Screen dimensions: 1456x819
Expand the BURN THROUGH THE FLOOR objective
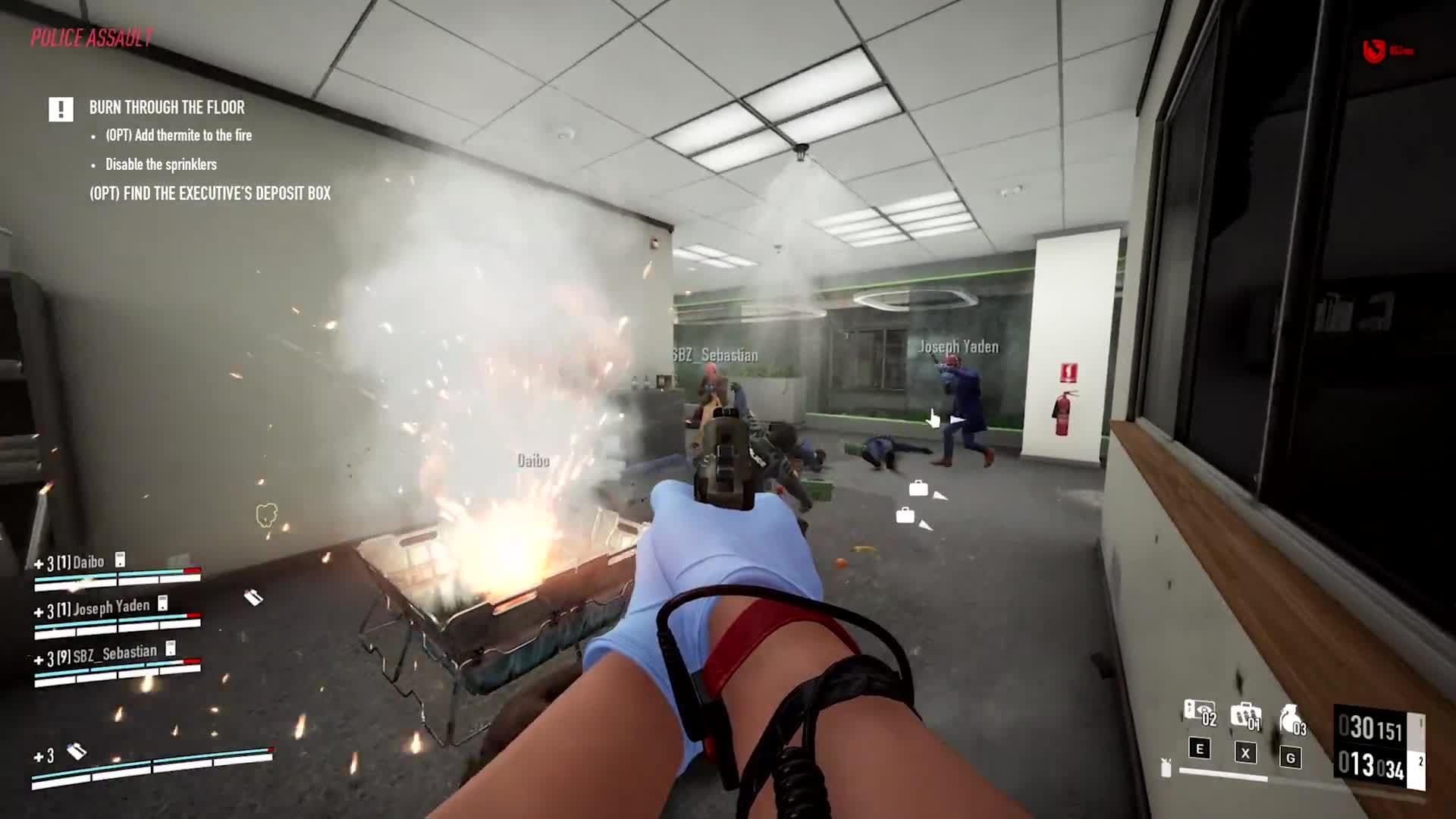click(x=166, y=108)
